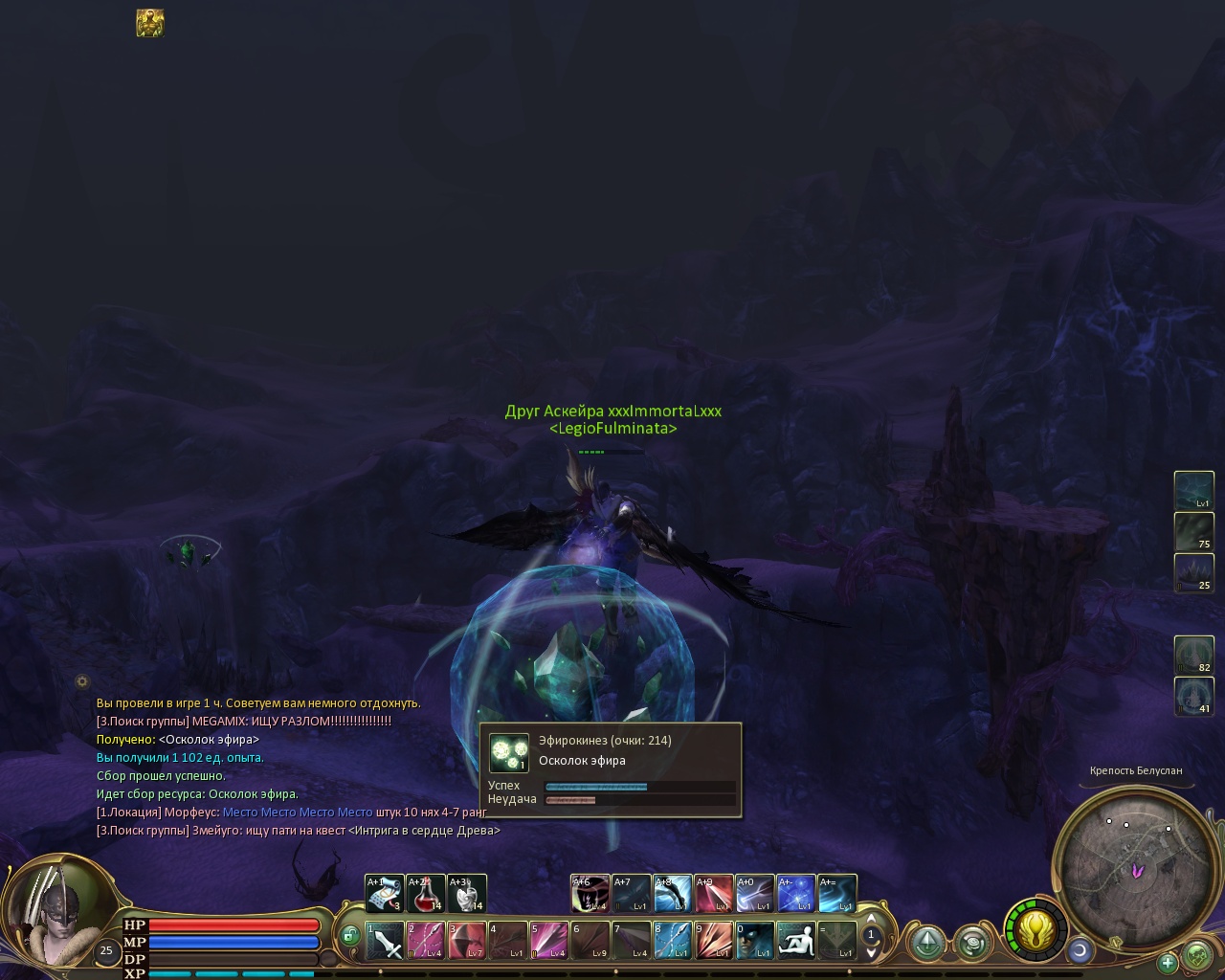Activate the sitting rest skill
This screenshot has height=980, width=1225.
click(x=796, y=941)
